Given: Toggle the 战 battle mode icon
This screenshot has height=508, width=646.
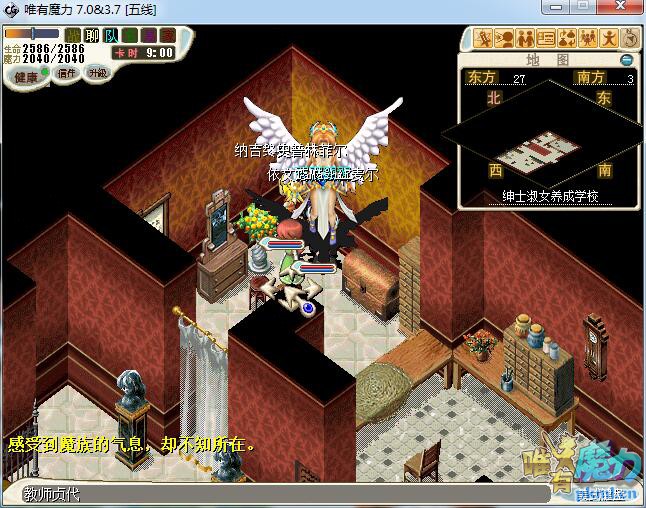Looking at the screenshot, I should tap(73, 35).
